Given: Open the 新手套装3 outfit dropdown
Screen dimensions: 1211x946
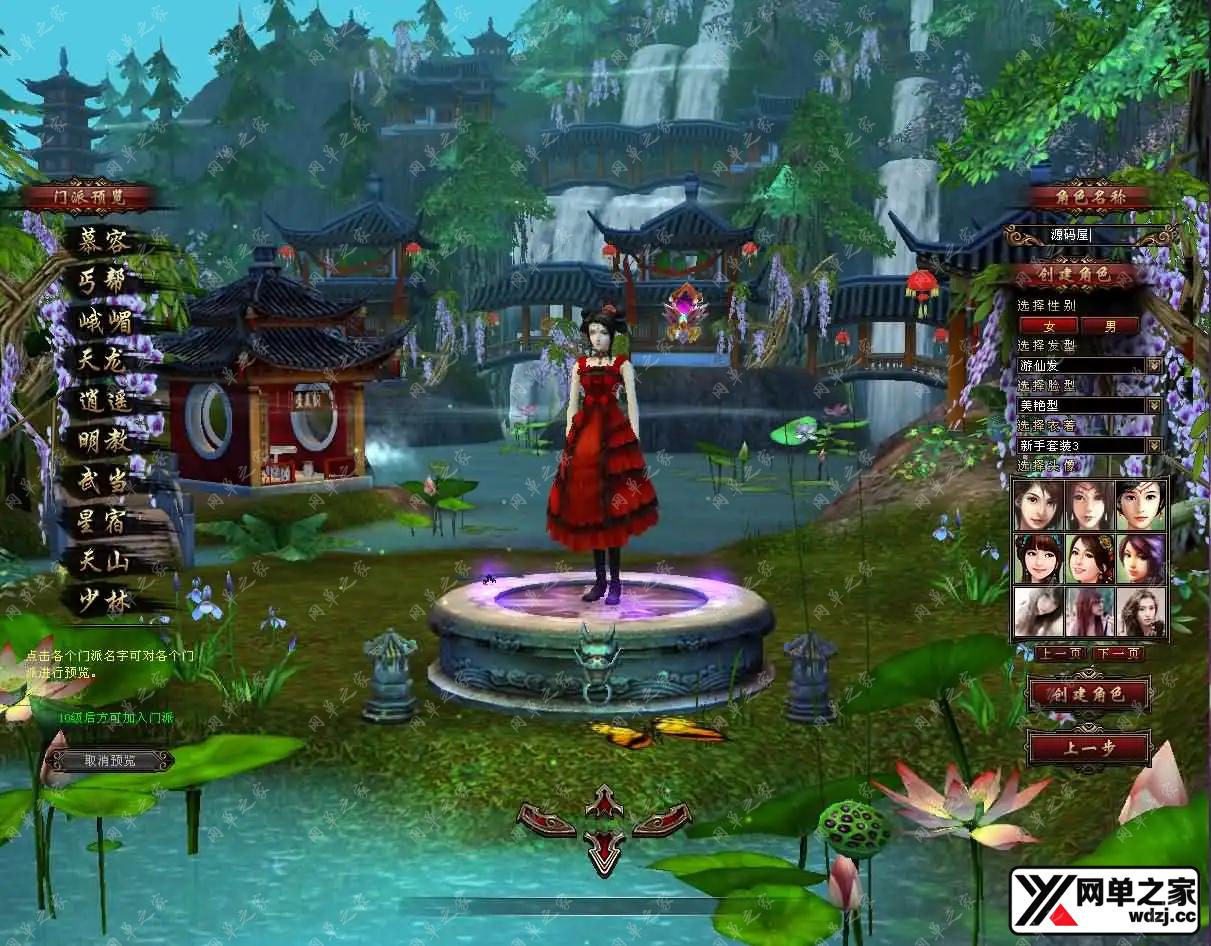Looking at the screenshot, I should point(1154,445).
